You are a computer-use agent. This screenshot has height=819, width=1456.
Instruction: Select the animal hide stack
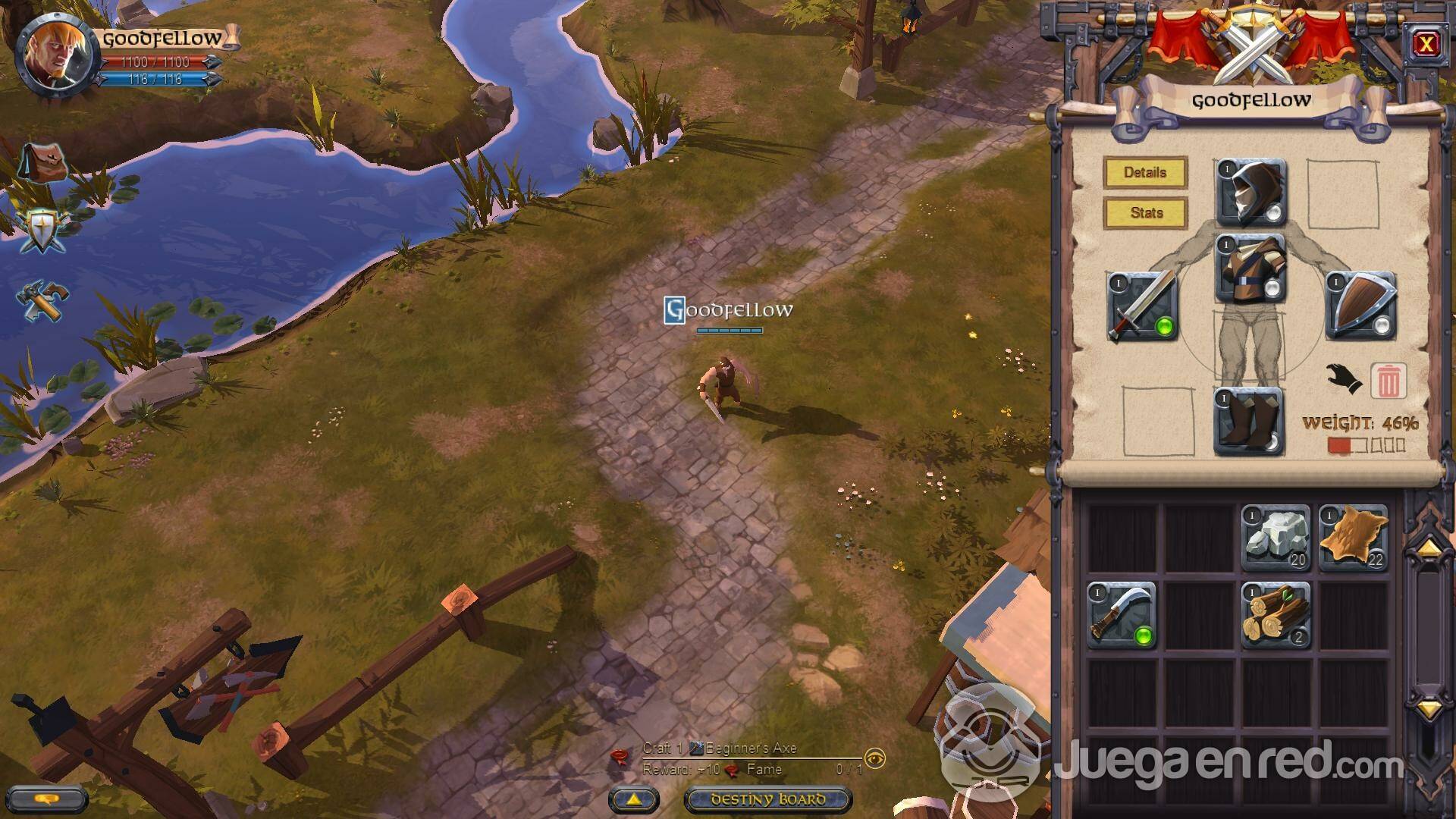point(1354,538)
